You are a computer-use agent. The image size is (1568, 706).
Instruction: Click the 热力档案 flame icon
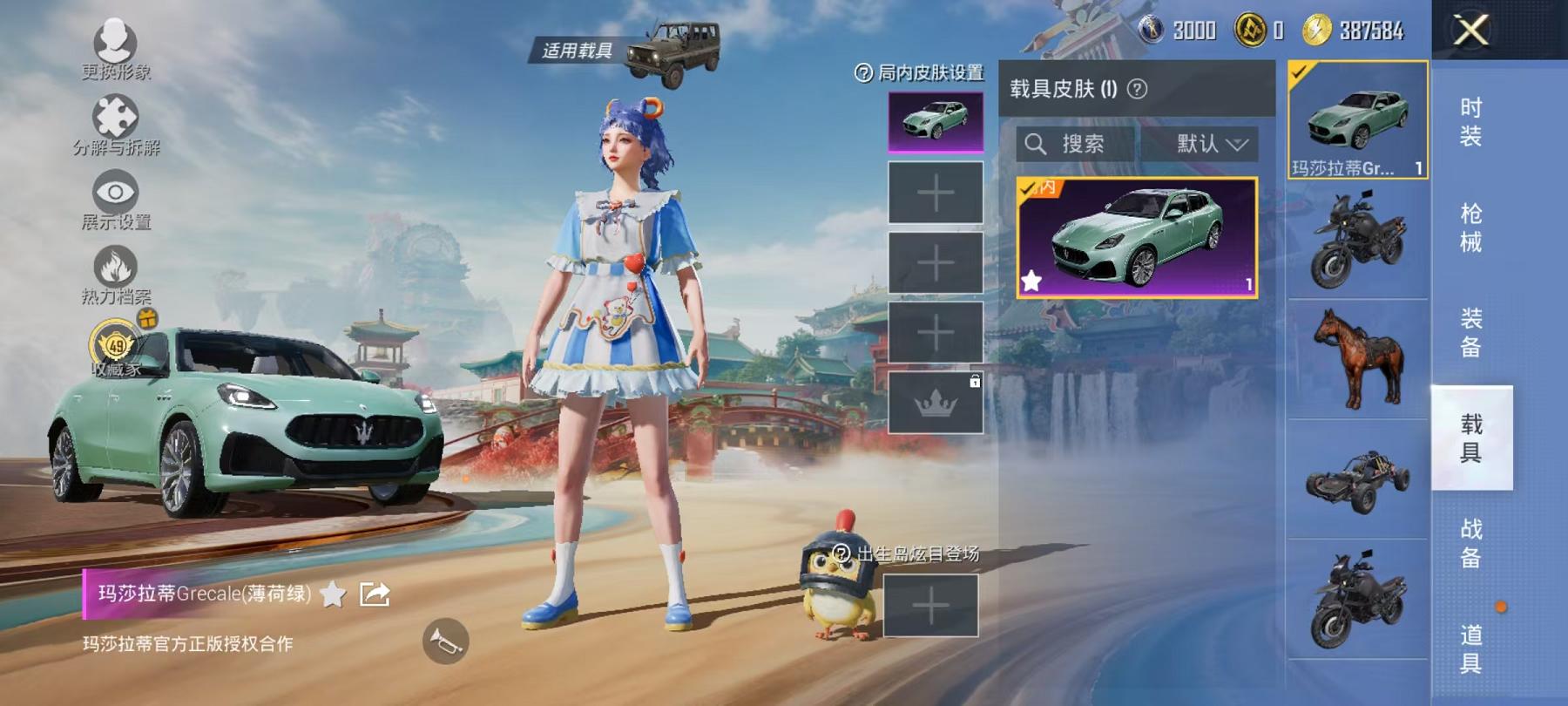[x=116, y=266]
